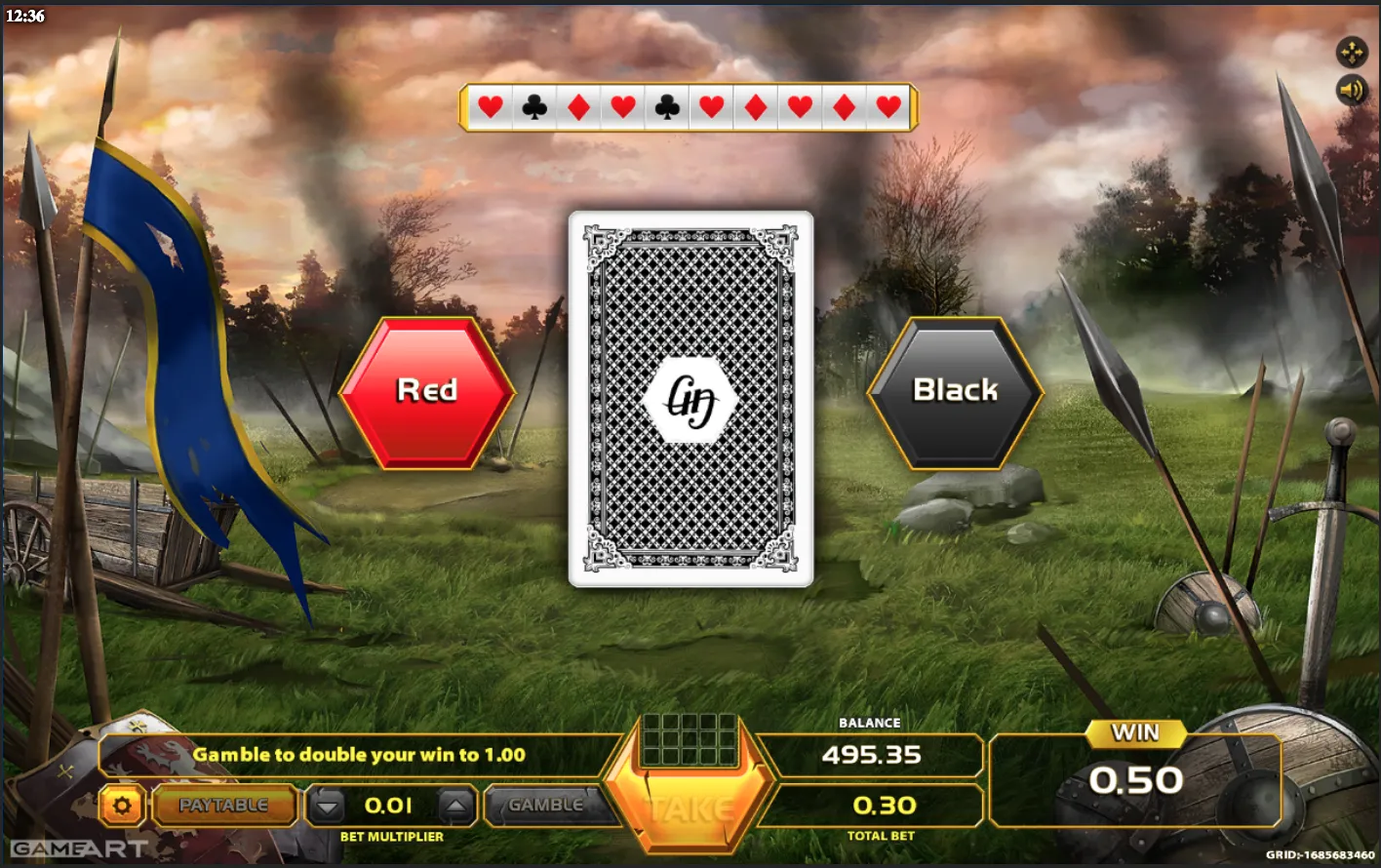The height and width of the screenshot is (868, 1381).
Task: Click the balance amount 495.35
Action: point(869,754)
